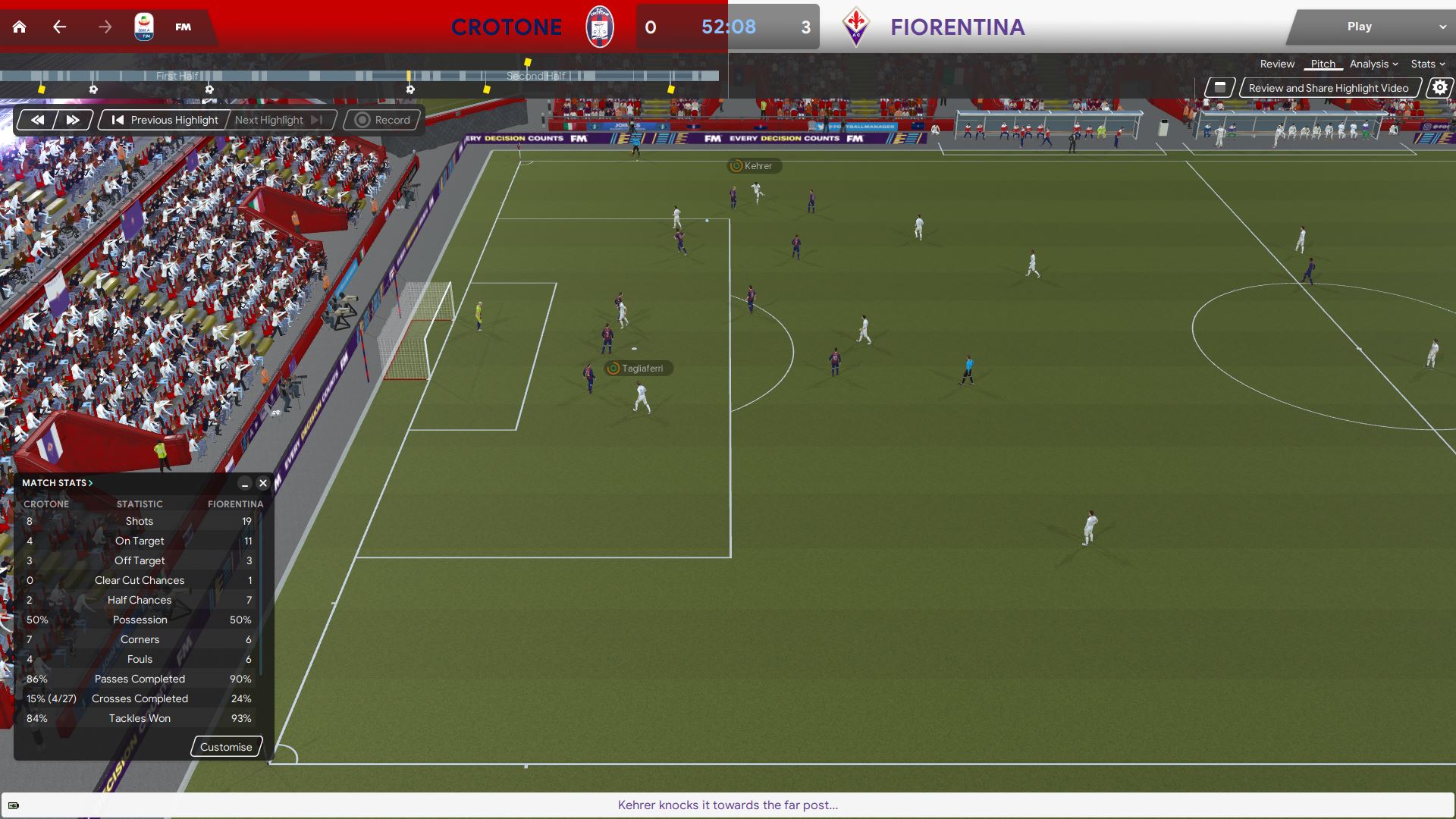Skip to Next Highlight
The image size is (1456, 819).
[x=278, y=120]
